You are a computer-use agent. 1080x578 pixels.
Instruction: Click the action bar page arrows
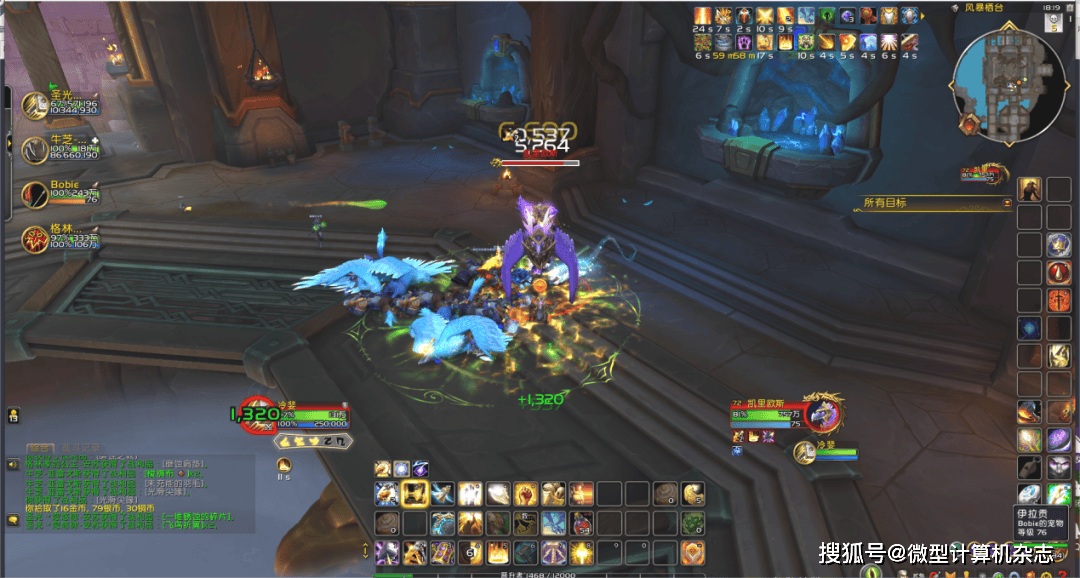(x=366, y=551)
